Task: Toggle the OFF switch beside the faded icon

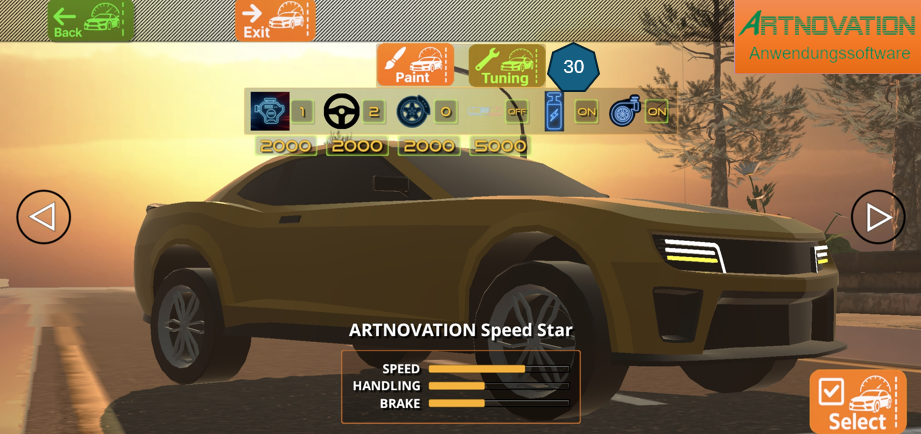Action: click(516, 112)
